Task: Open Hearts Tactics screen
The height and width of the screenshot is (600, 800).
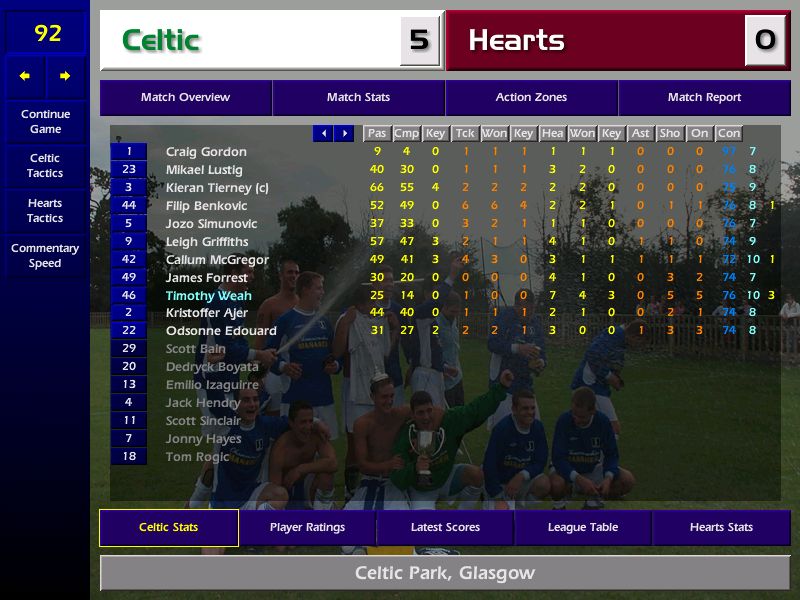Action: coord(45,210)
